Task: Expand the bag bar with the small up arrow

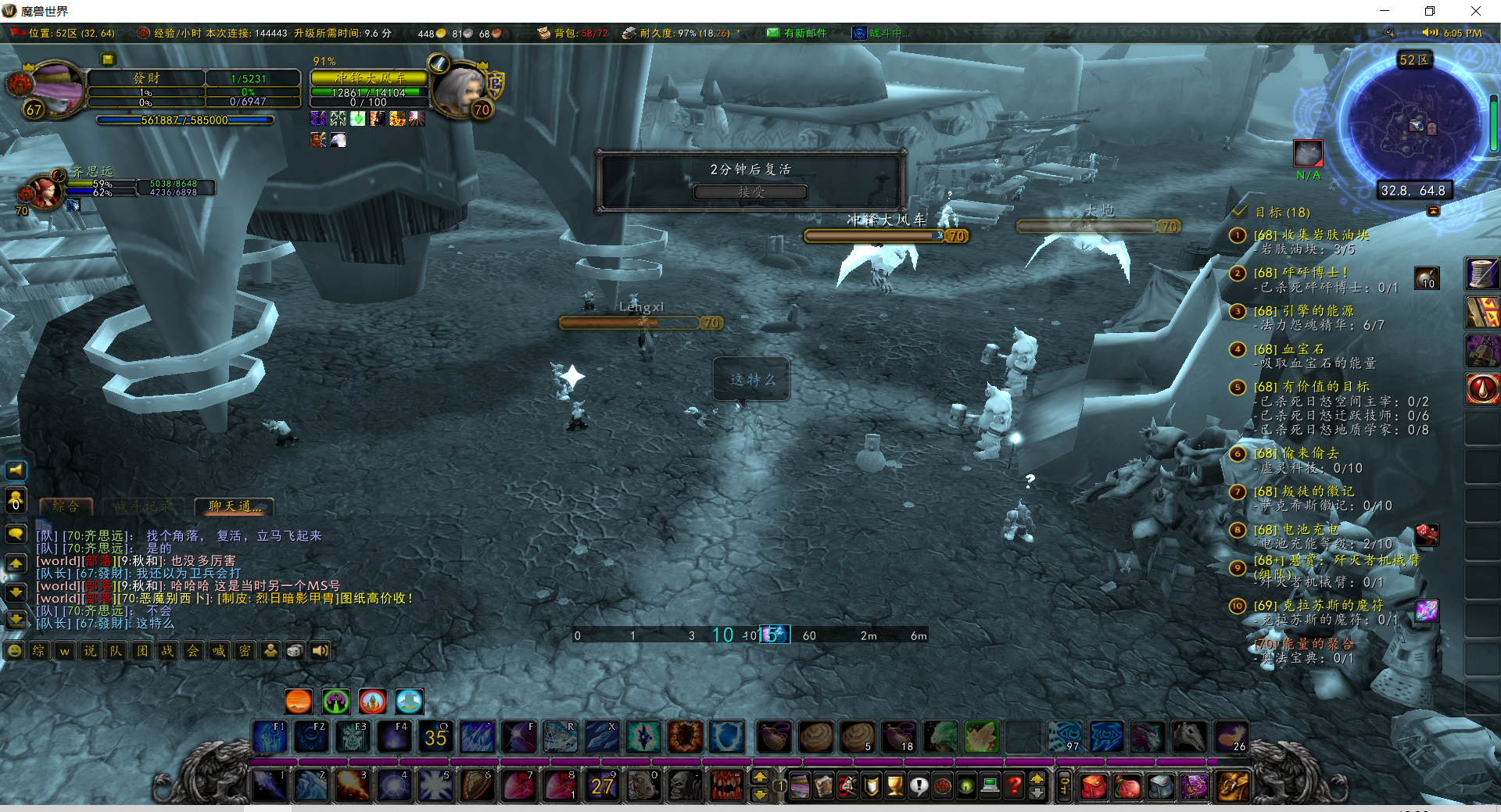Action: (1037, 778)
